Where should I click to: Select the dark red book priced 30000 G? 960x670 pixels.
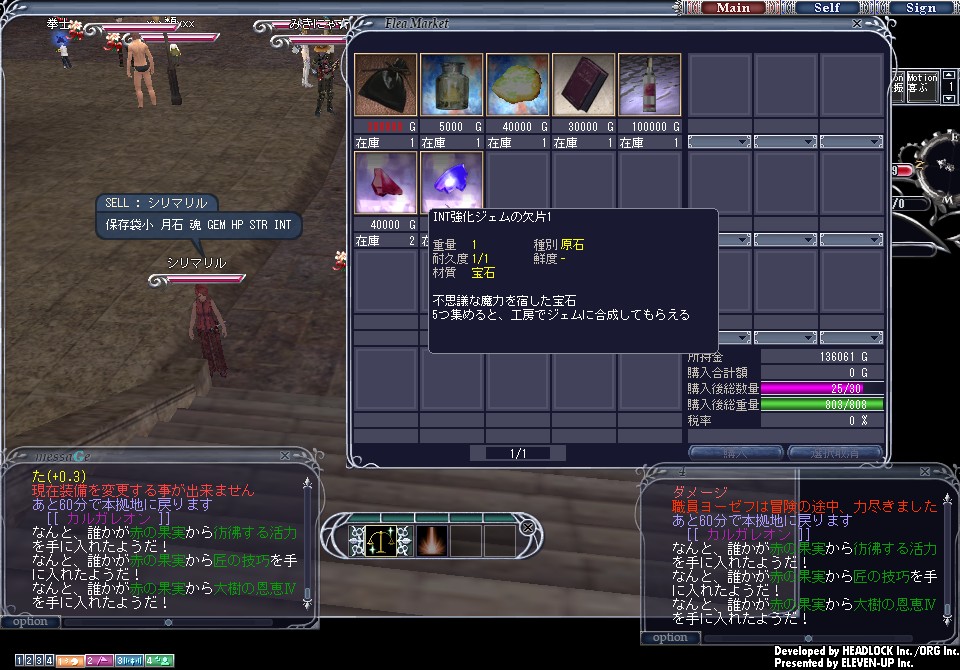[583, 86]
